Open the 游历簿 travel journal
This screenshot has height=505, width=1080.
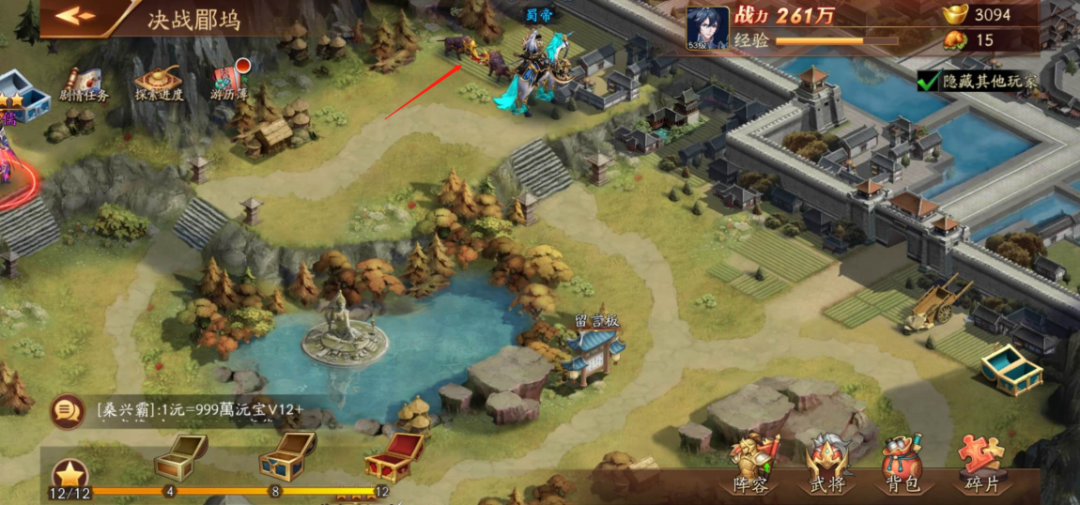(x=229, y=81)
